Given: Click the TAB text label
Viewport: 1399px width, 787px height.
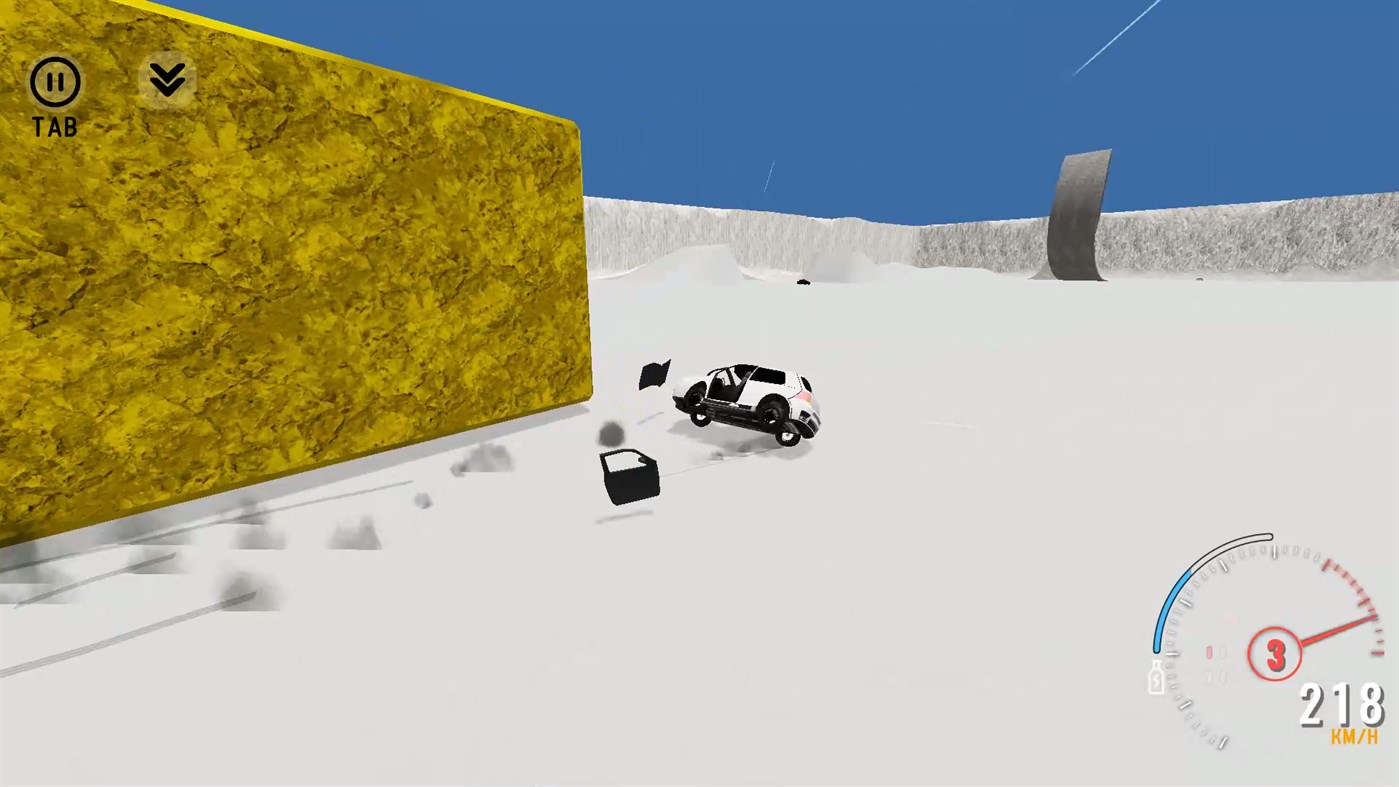Looking at the screenshot, I should 57,127.
